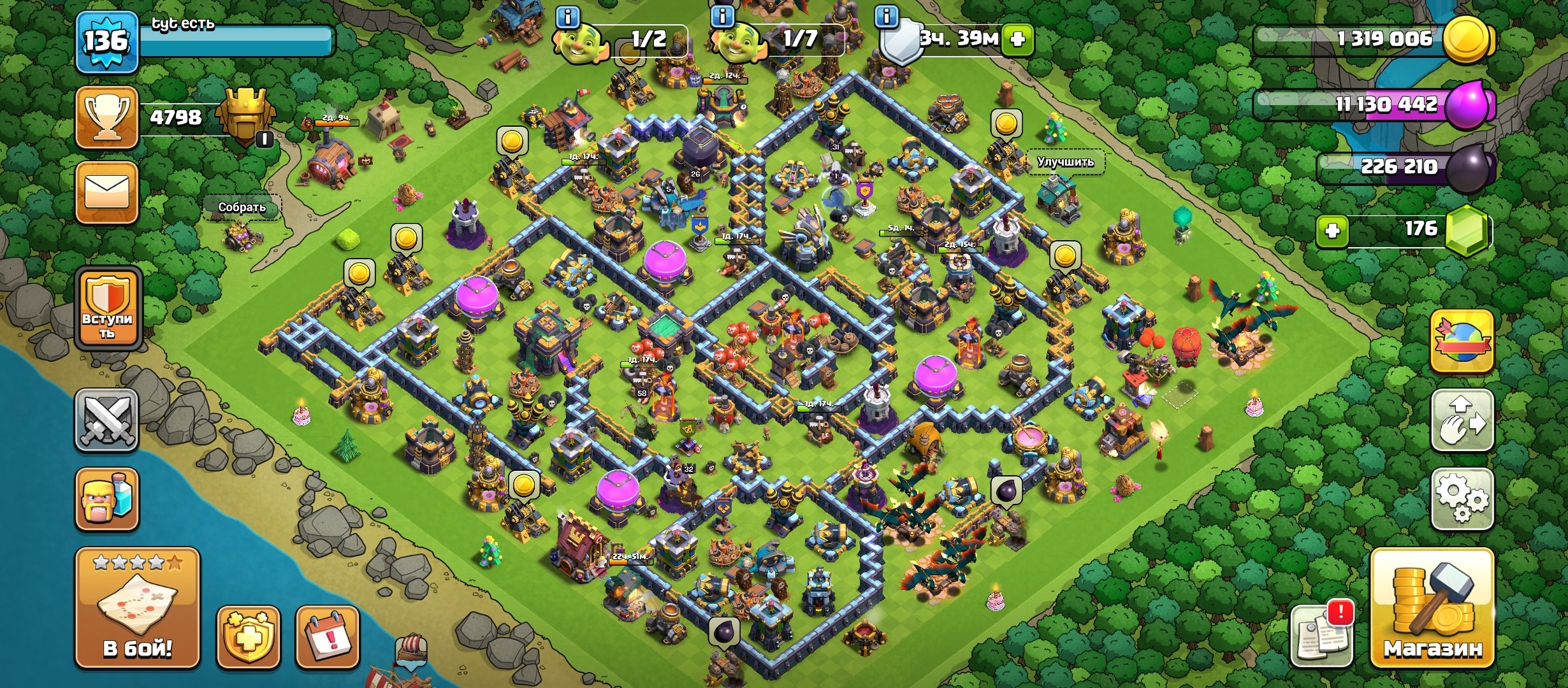The height and width of the screenshot is (688, 1568).
Task: Show builder info for 1/2 builders
Action: 567,17
